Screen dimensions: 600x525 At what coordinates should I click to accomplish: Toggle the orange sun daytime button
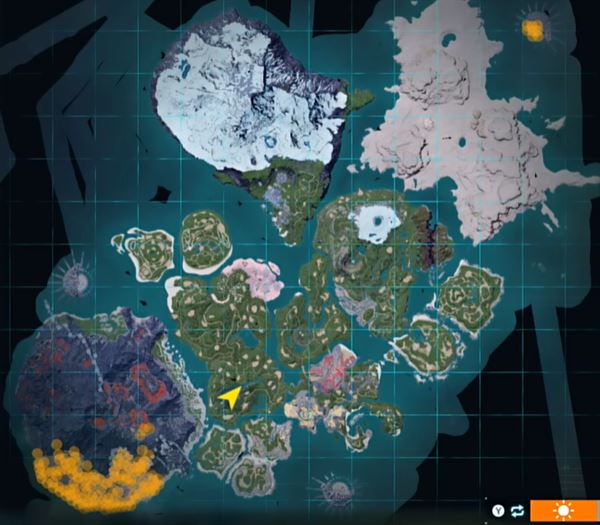pyautogui.click(x=563, y=511)
